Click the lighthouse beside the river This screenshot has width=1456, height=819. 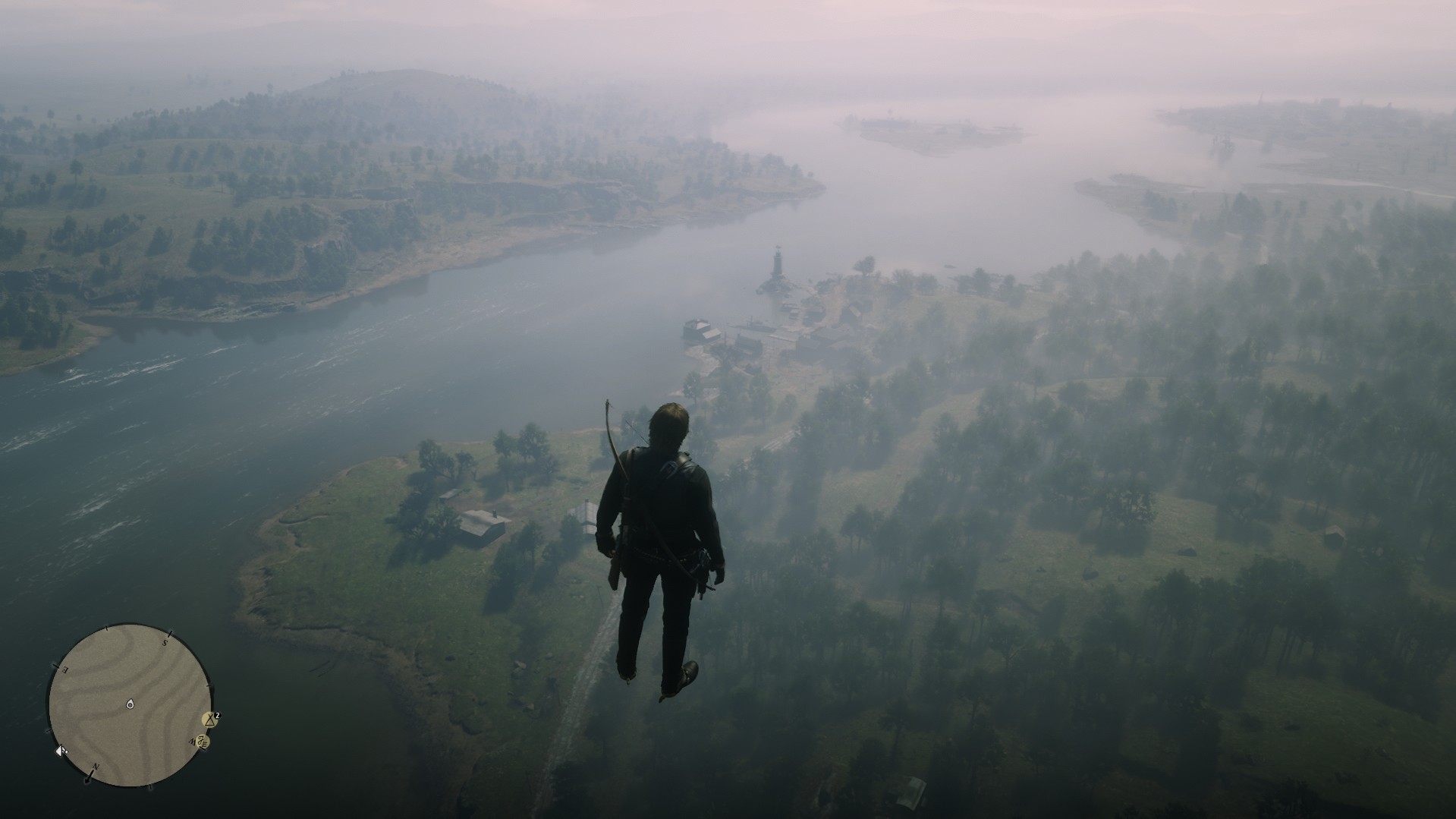point(778,263)
